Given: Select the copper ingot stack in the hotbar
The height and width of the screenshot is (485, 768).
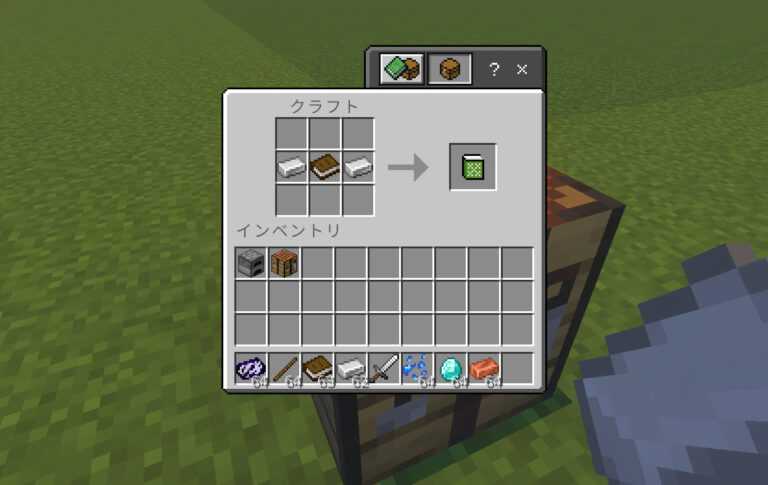Looking at the screenshot, I should (x=485, y=369).
